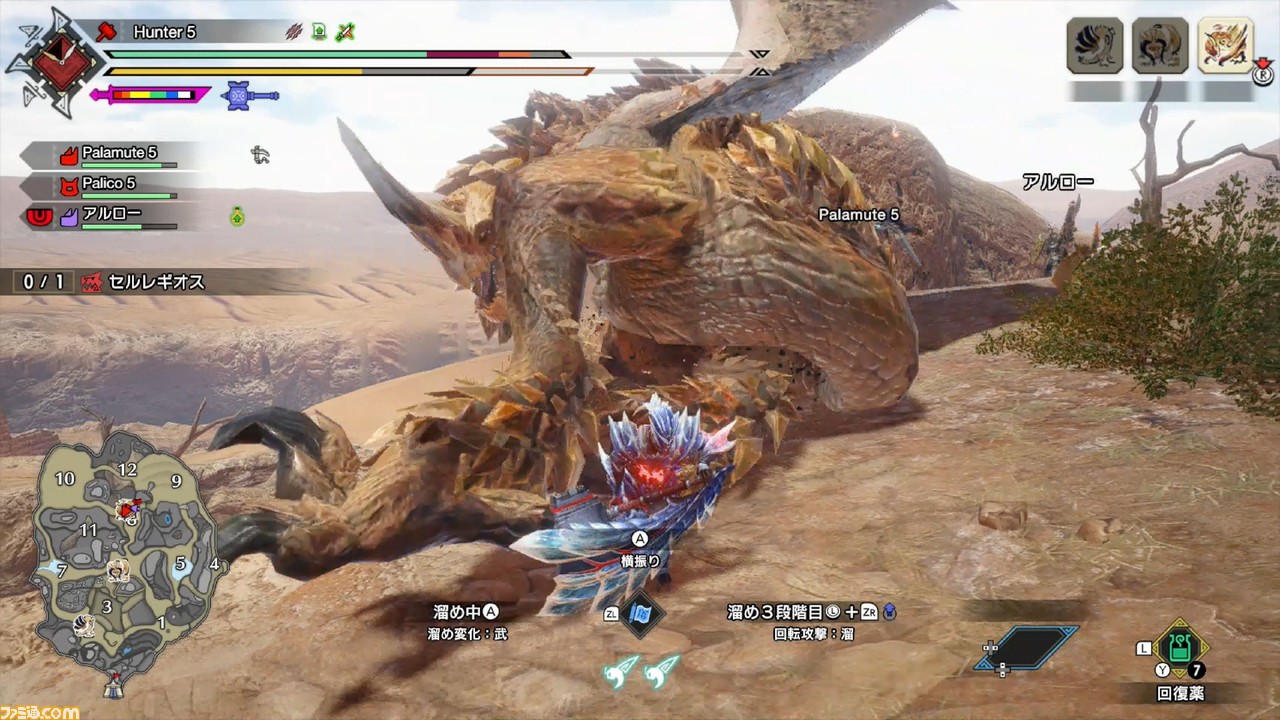This screenshot has height=720, width=1280.
Task: Click the striped-tail monster icon
Action: pyautogui.click(x=1095, y=45)
